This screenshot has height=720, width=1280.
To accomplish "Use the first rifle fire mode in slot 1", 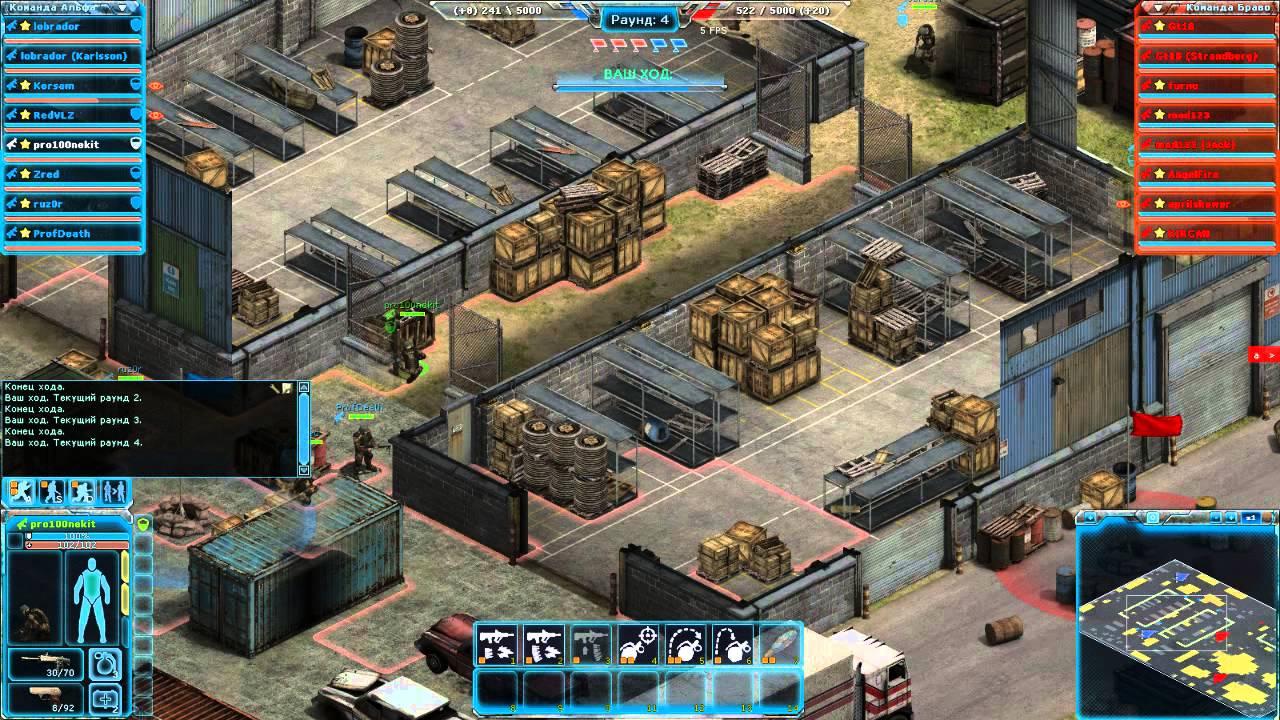I will tap(497, 645).
